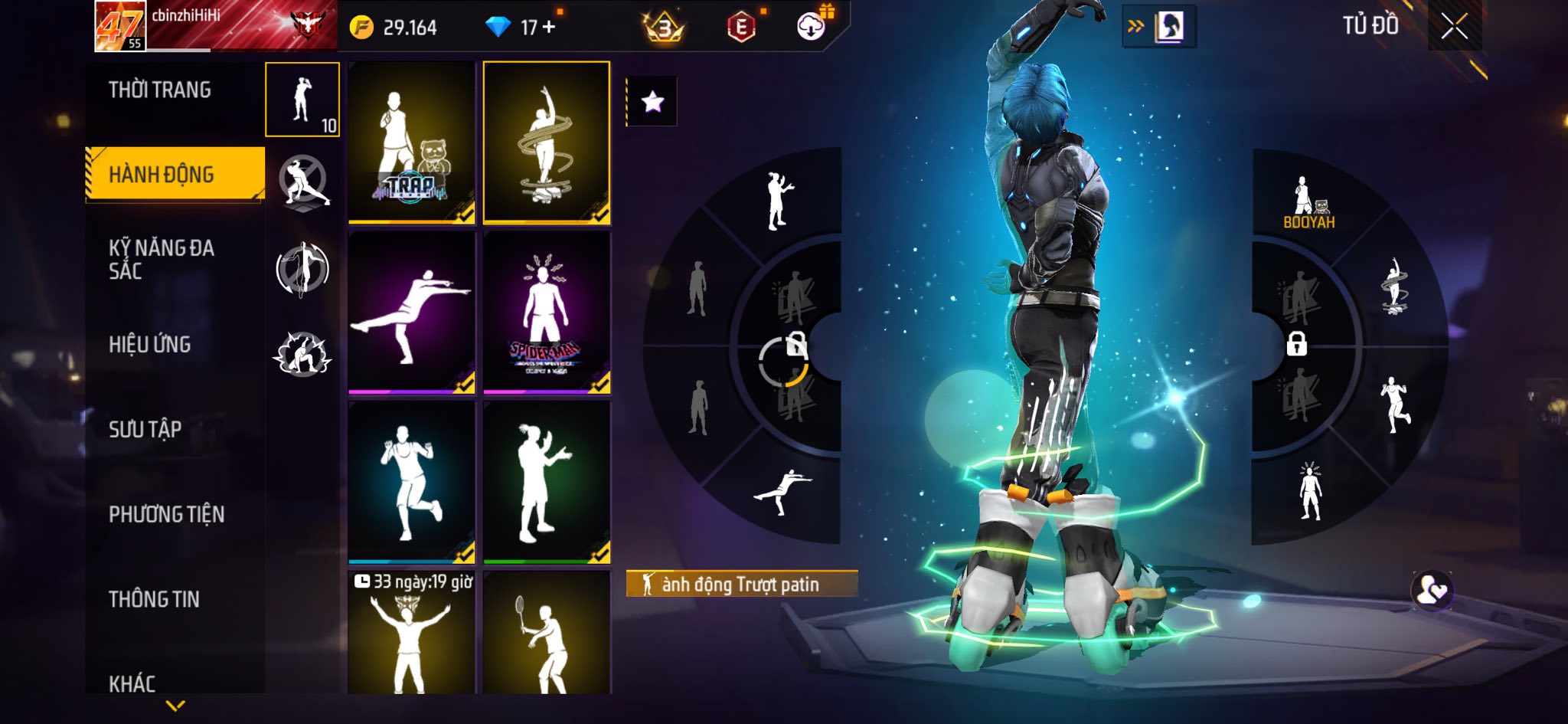This screenshot has width=1568, height=724.
Task: Open the Hiệu Ứng category
Action: click(149, 344)
